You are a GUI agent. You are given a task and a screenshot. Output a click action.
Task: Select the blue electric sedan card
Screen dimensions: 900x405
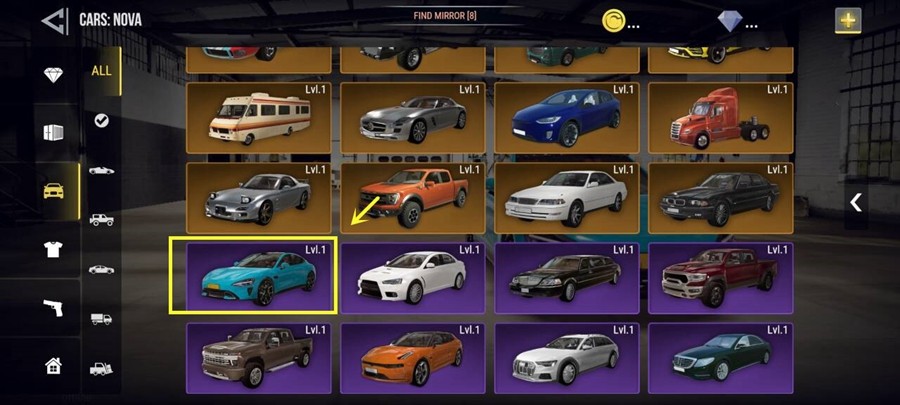[x=567, y=117]
